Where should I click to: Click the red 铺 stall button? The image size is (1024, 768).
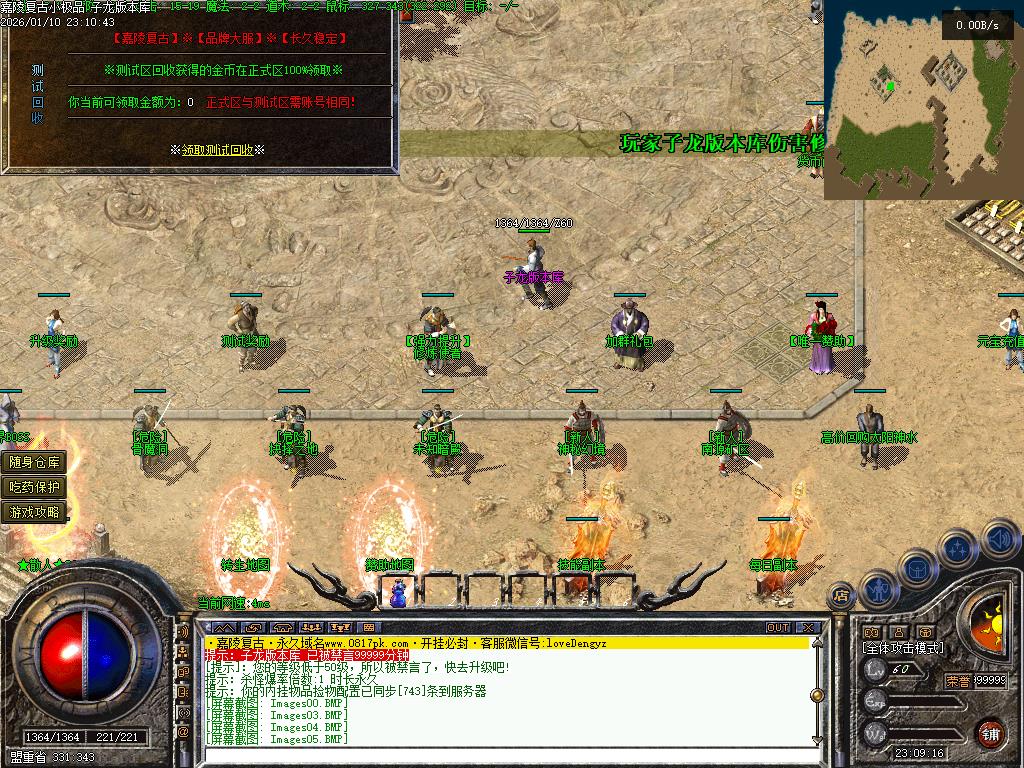coord(991,733)
